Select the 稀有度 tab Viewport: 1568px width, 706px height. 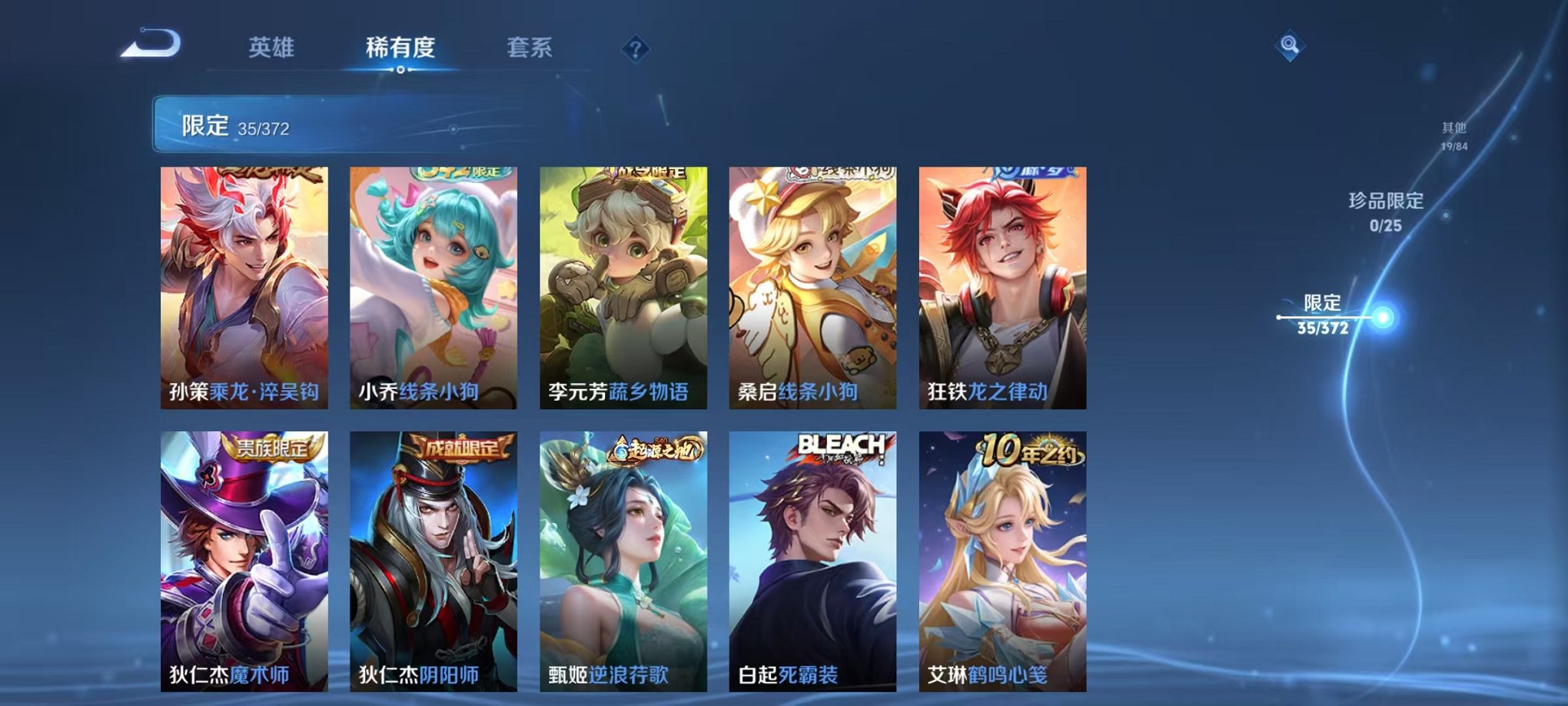coord(400,48)
